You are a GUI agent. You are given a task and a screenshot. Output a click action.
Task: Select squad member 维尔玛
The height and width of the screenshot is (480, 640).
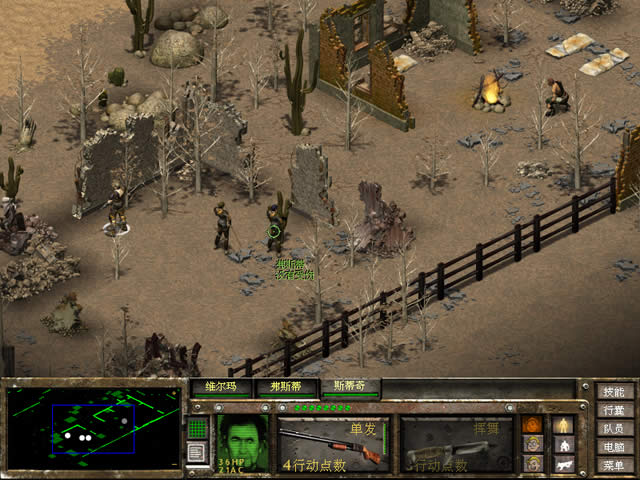coord(222,387)
